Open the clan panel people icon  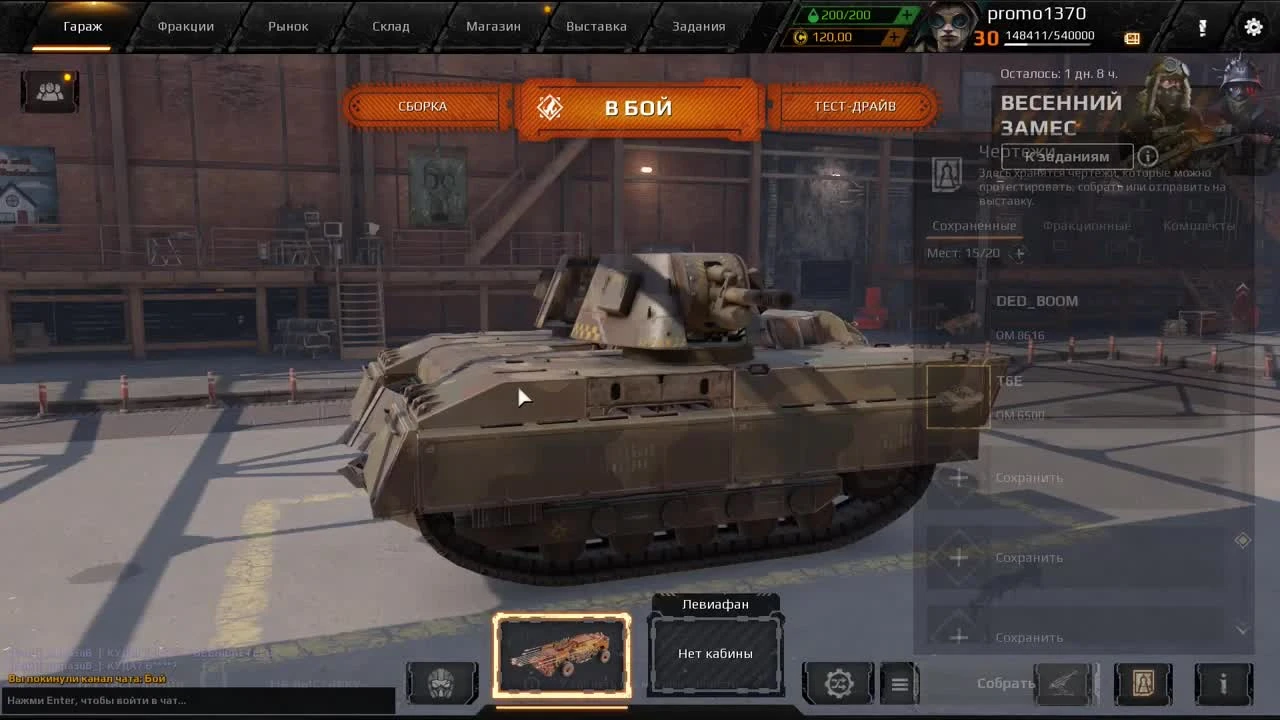tap(49, 90)
